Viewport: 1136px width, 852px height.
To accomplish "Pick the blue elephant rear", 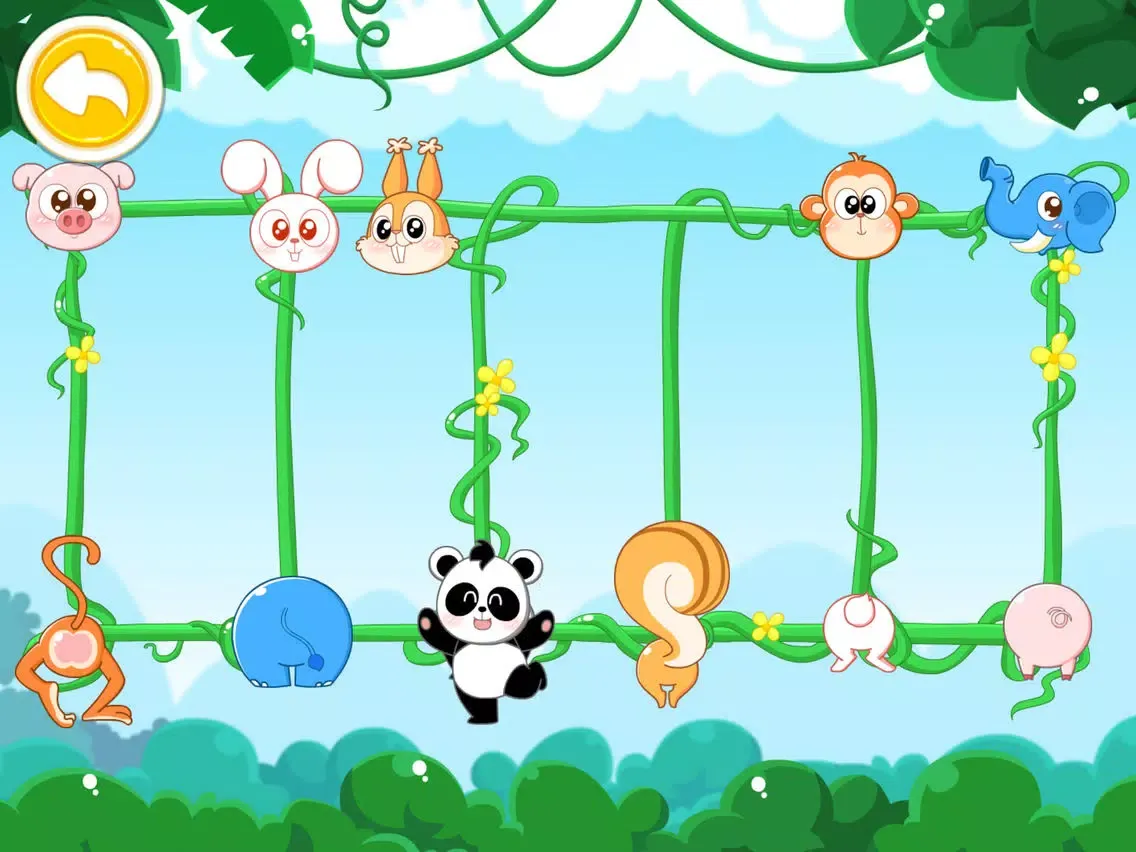I will (x=292, y=632).
